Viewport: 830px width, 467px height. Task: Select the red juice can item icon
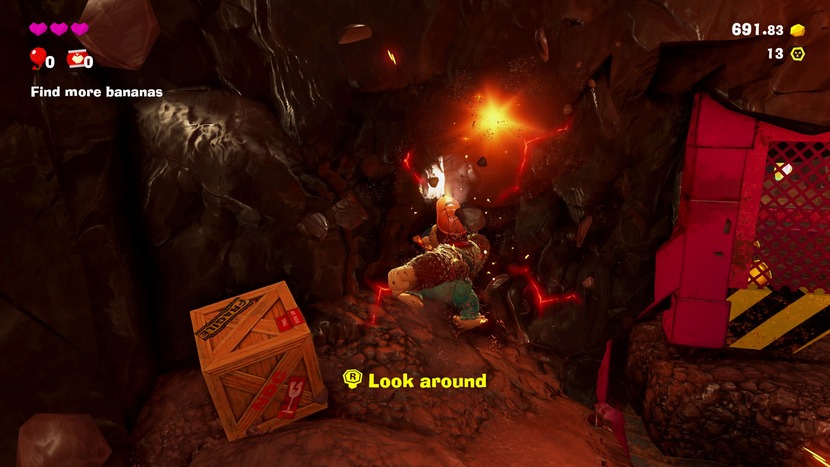(75, 59)
